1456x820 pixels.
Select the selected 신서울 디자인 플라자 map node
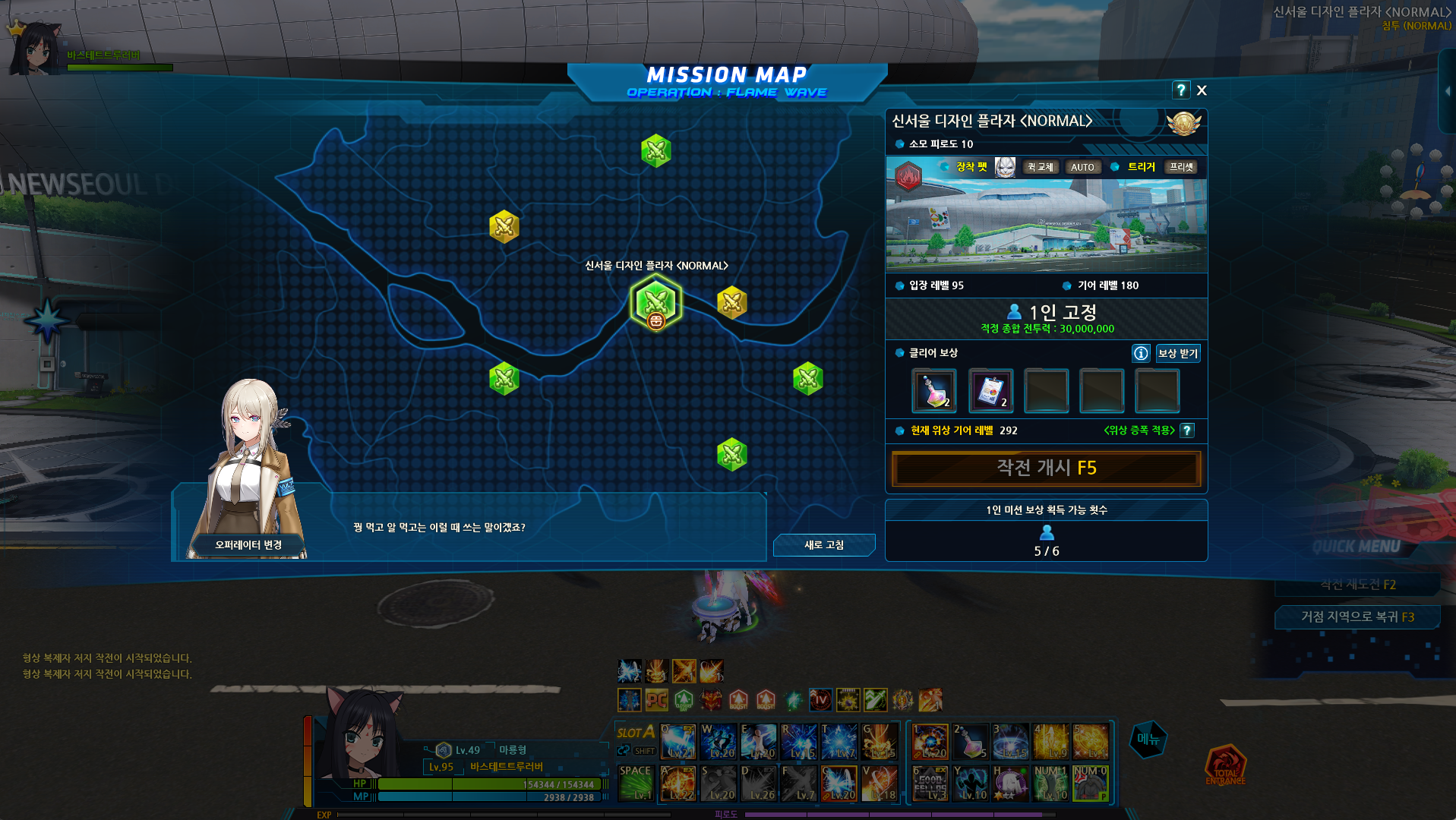[656, 302]
